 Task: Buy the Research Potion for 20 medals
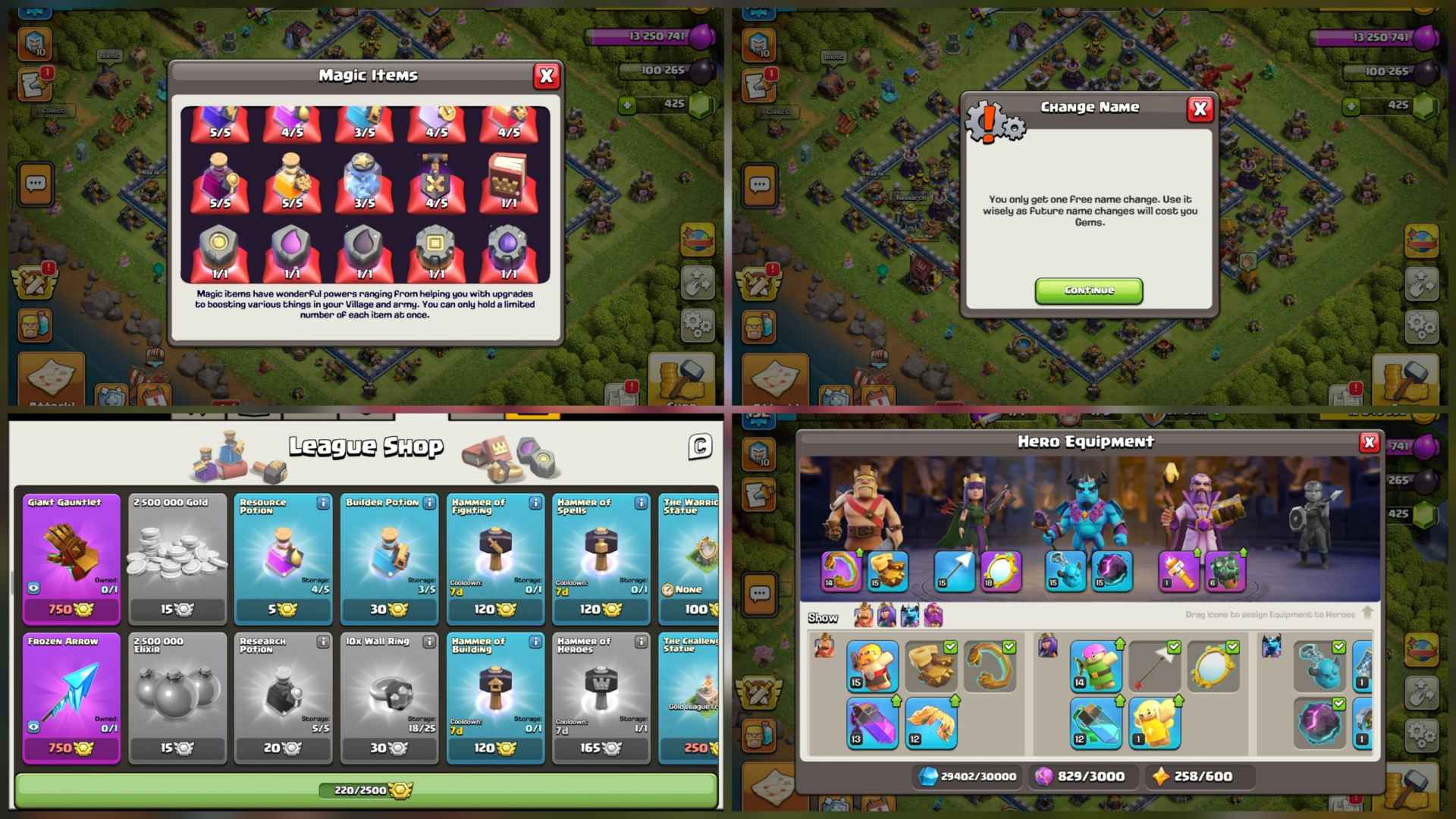pos(283,747)
